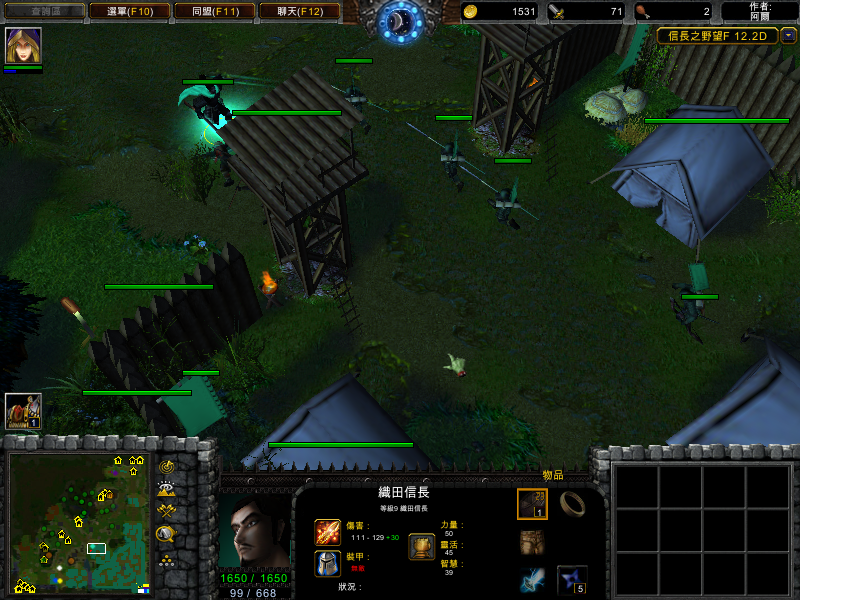This screenshot has height=600, width=864.
Task: Click the hero attributes chalice icon
Action: click(x=422, y=546)
